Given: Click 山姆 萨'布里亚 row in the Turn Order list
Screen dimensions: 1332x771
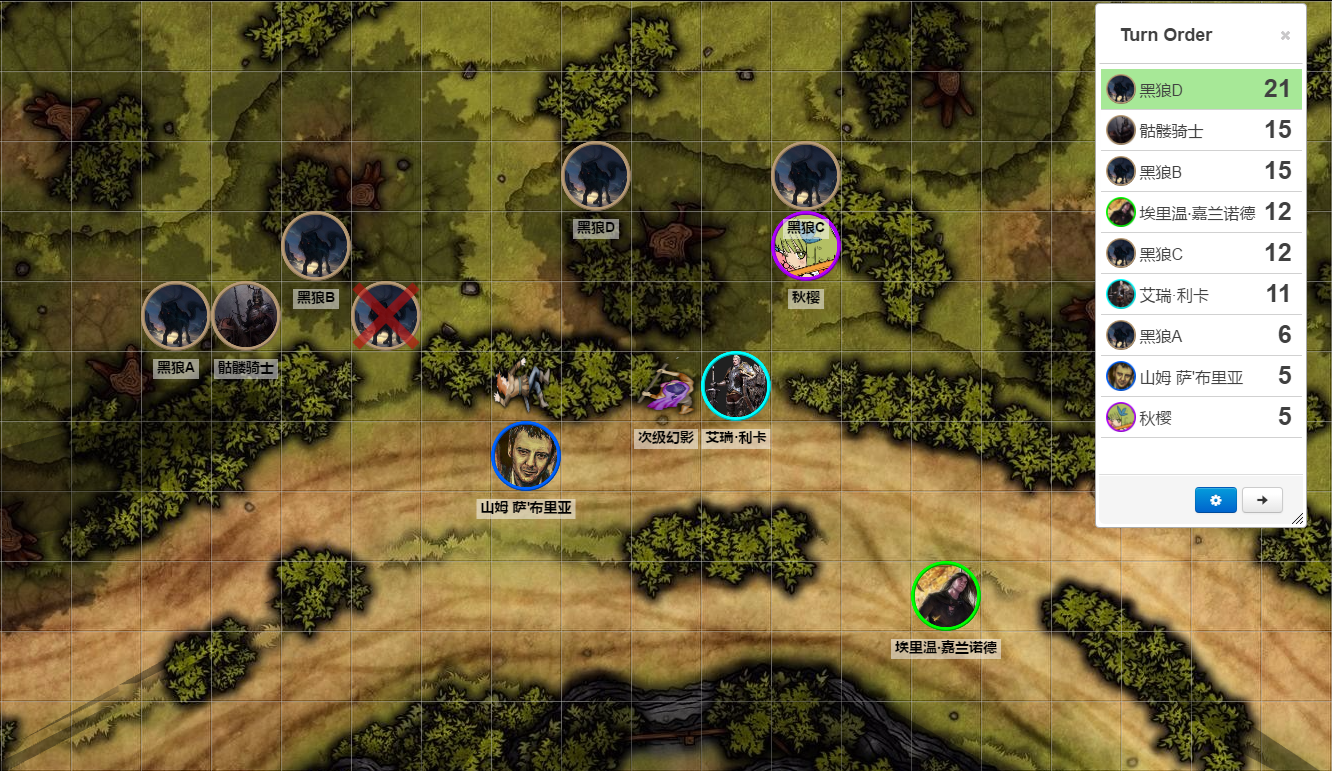Looking at the screenshot, I should pos(1200,376).
